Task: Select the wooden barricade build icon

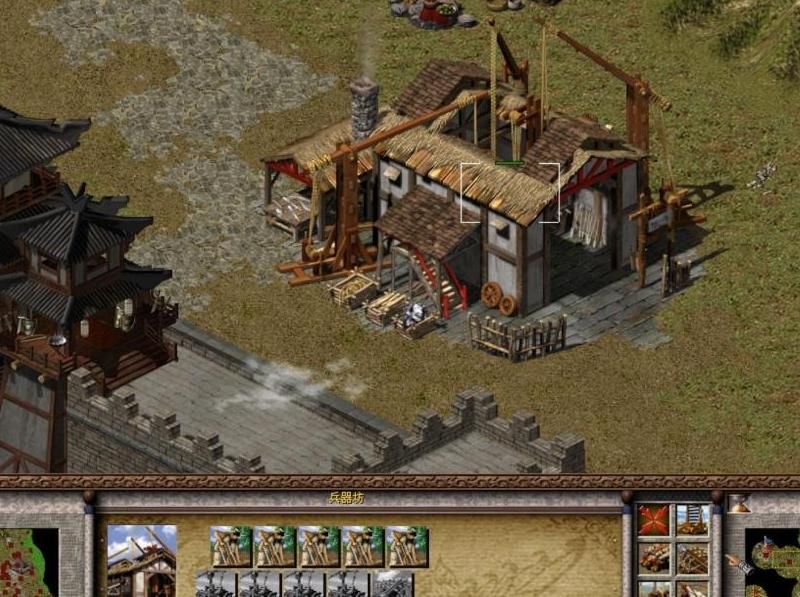Action: 692,557
